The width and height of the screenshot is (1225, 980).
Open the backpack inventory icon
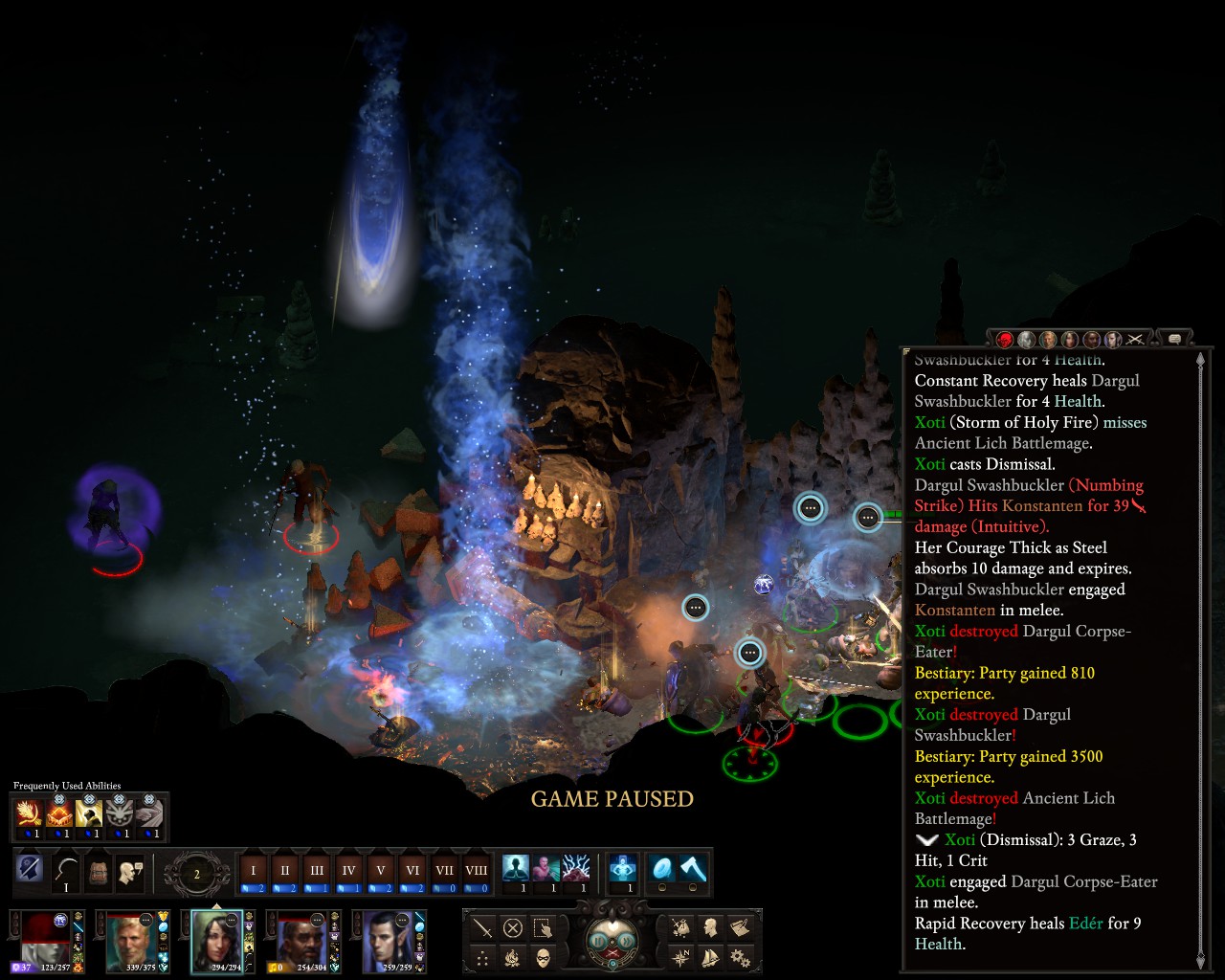(x=98, y=872)
